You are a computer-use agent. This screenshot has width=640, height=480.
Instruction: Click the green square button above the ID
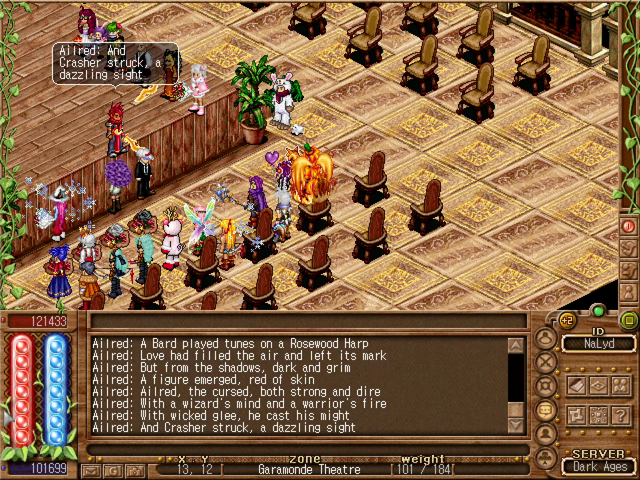click(628, 320)
